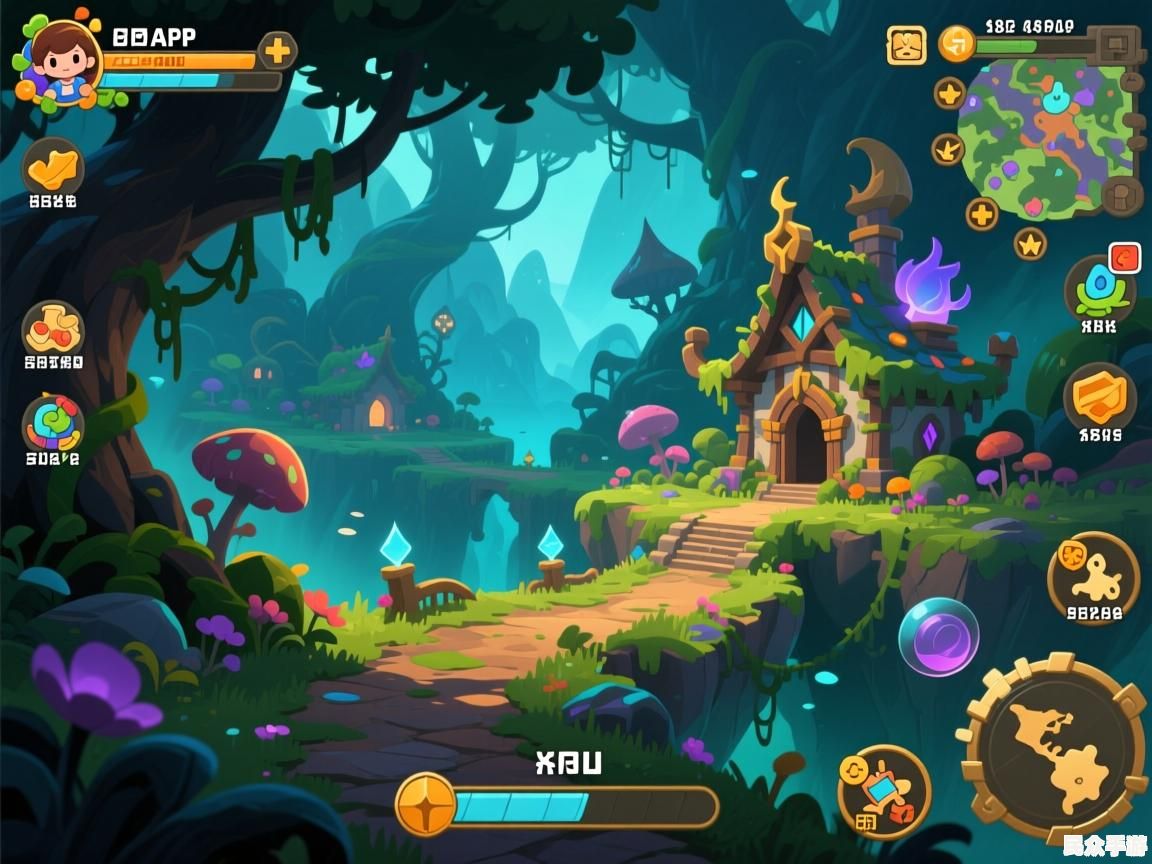This screenshot has height=864, width=1152.
Task: Open the rainbow swirl icon in the left column
Action: (52, 423)
